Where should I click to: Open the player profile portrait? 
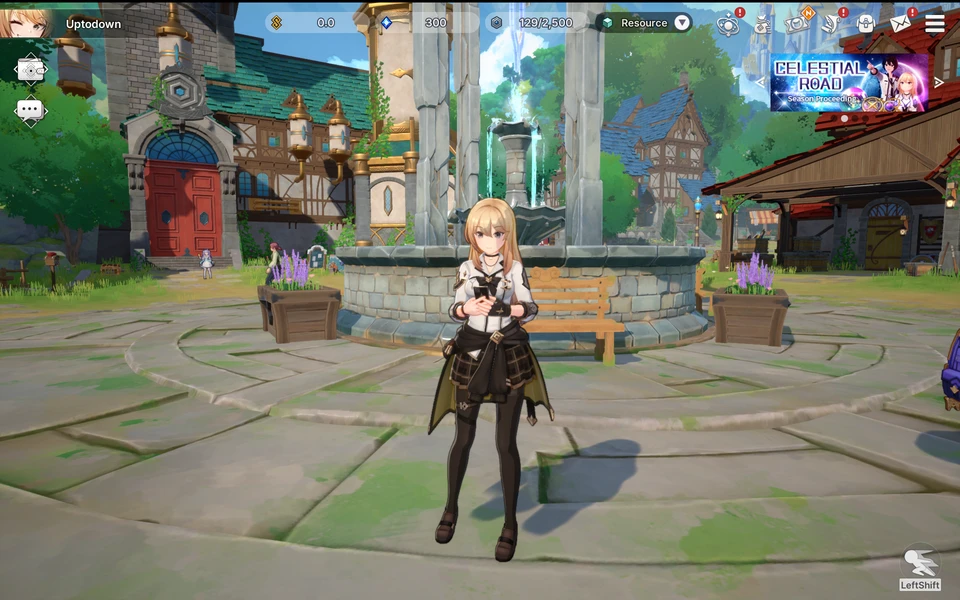[22, 20]
